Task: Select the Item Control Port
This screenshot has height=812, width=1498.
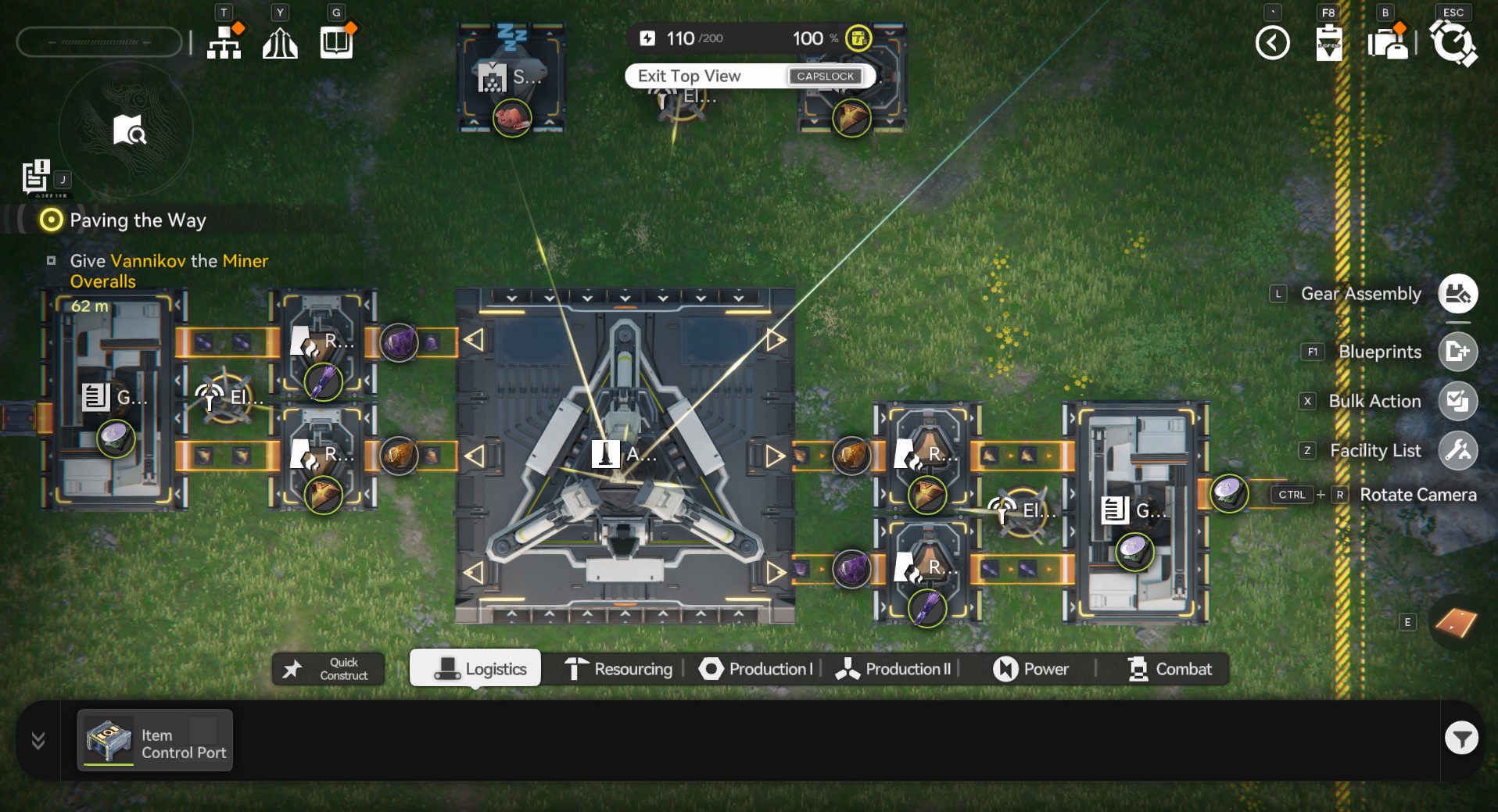Action: (155, 741)
